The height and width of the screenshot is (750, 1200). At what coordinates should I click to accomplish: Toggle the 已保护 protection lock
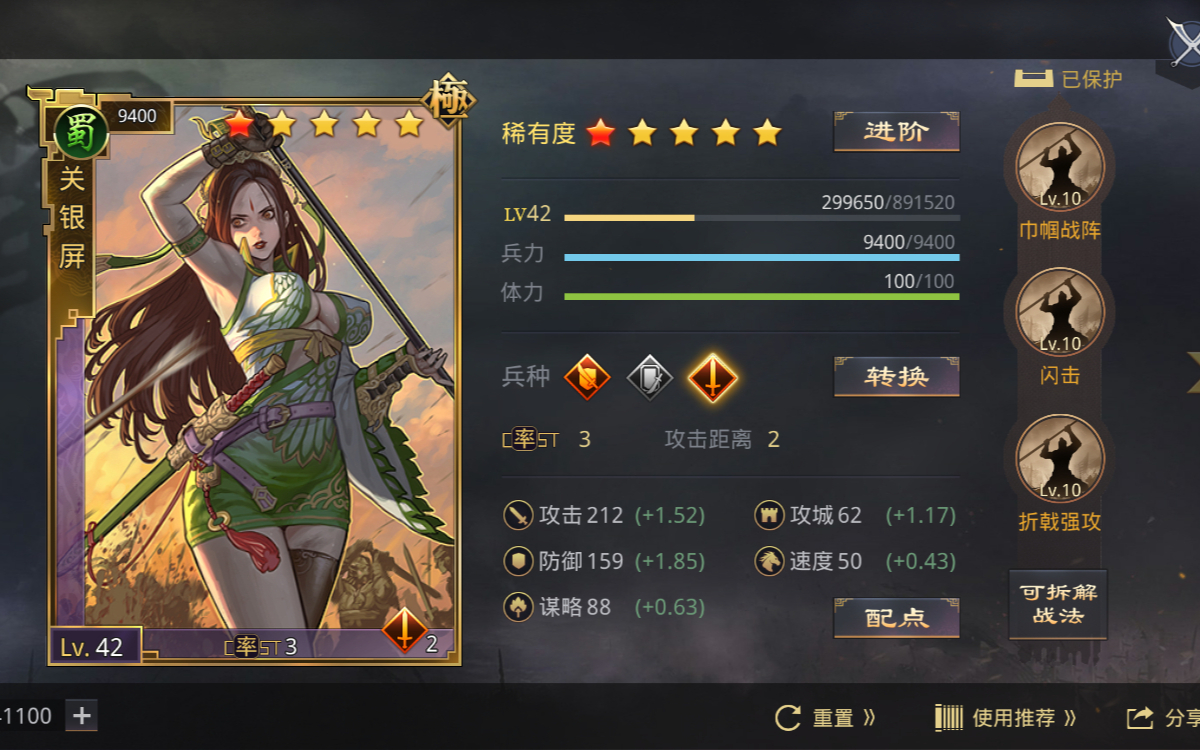[x=1068, y=79]
